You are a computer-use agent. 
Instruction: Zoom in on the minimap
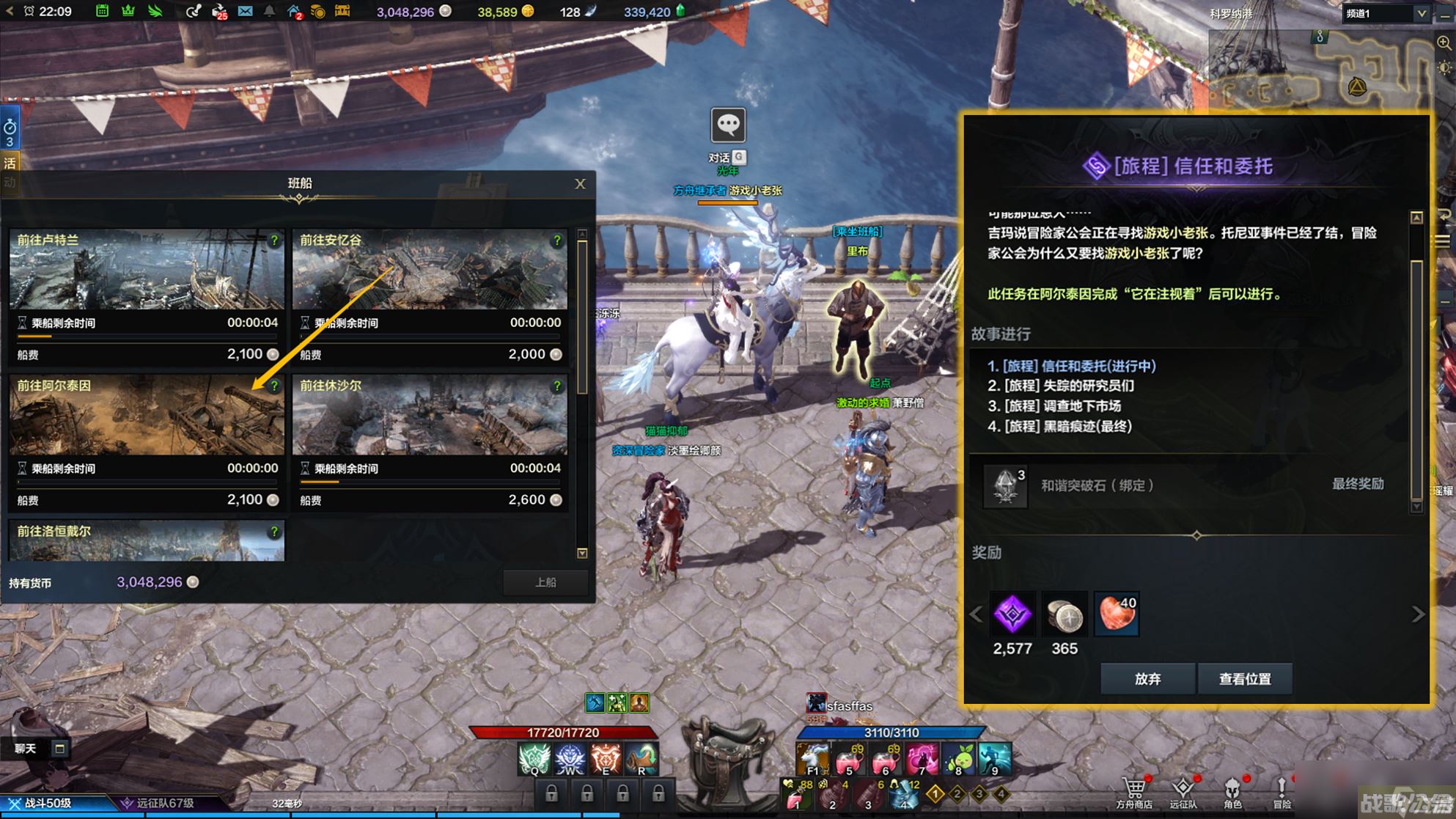click(x=1444, y=43)
